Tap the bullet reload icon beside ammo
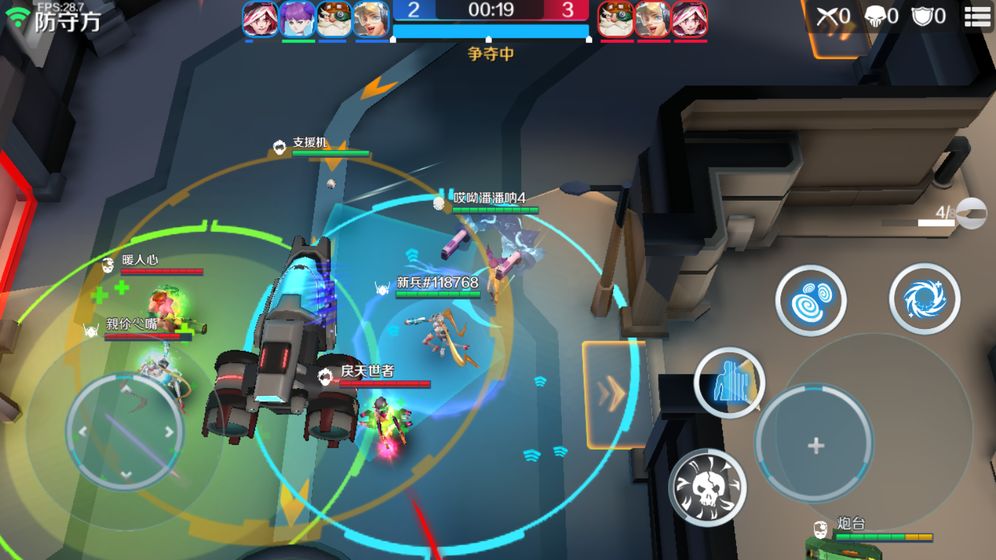 (970, 212)
